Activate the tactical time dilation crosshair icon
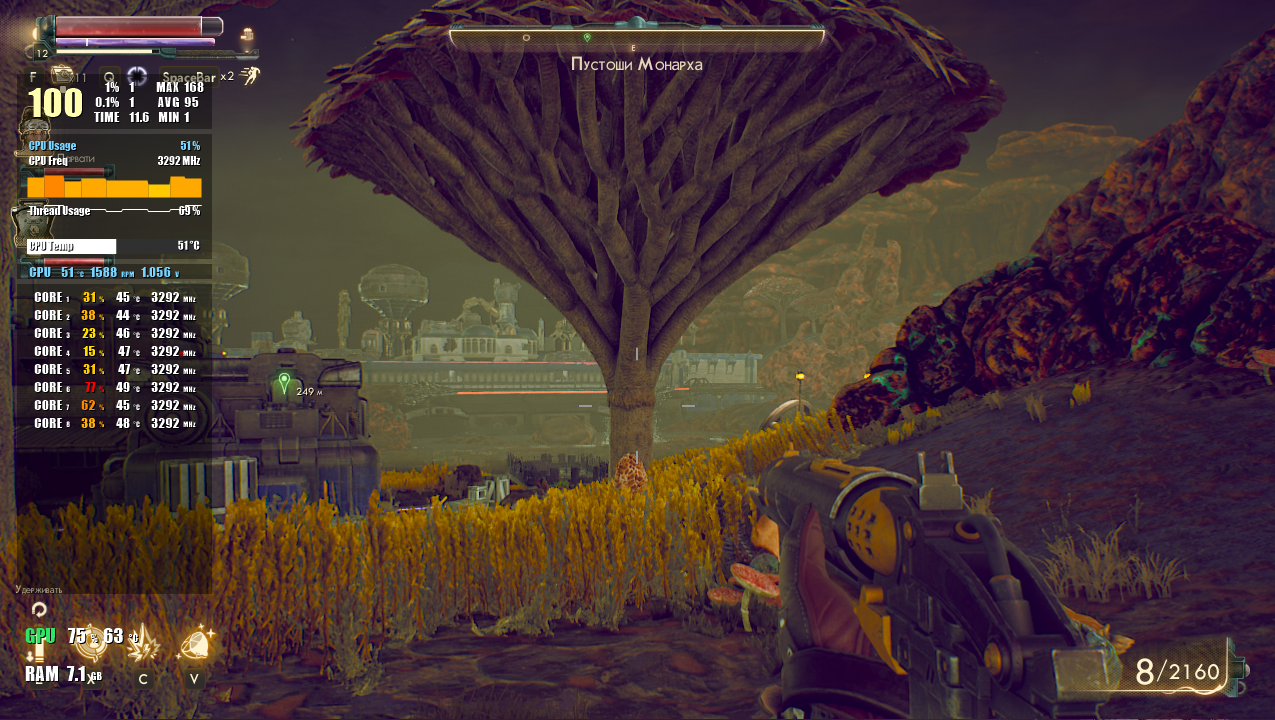This screenshot has height=720, width=1275. (x=137, y=76)
